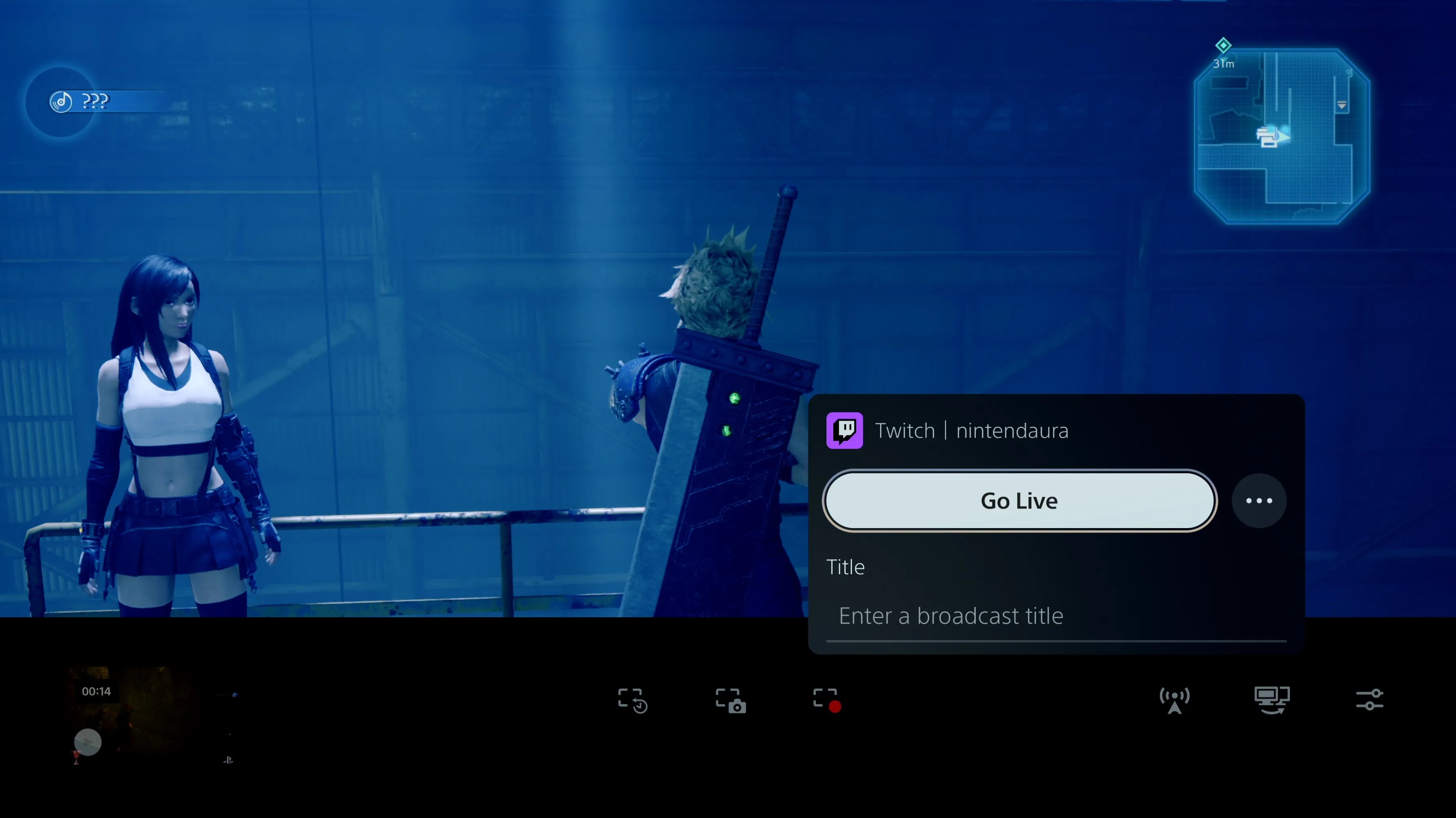Open Broadcast via the antenna icon
This screenshot has height=818, width=1456.
point(1175,700)
